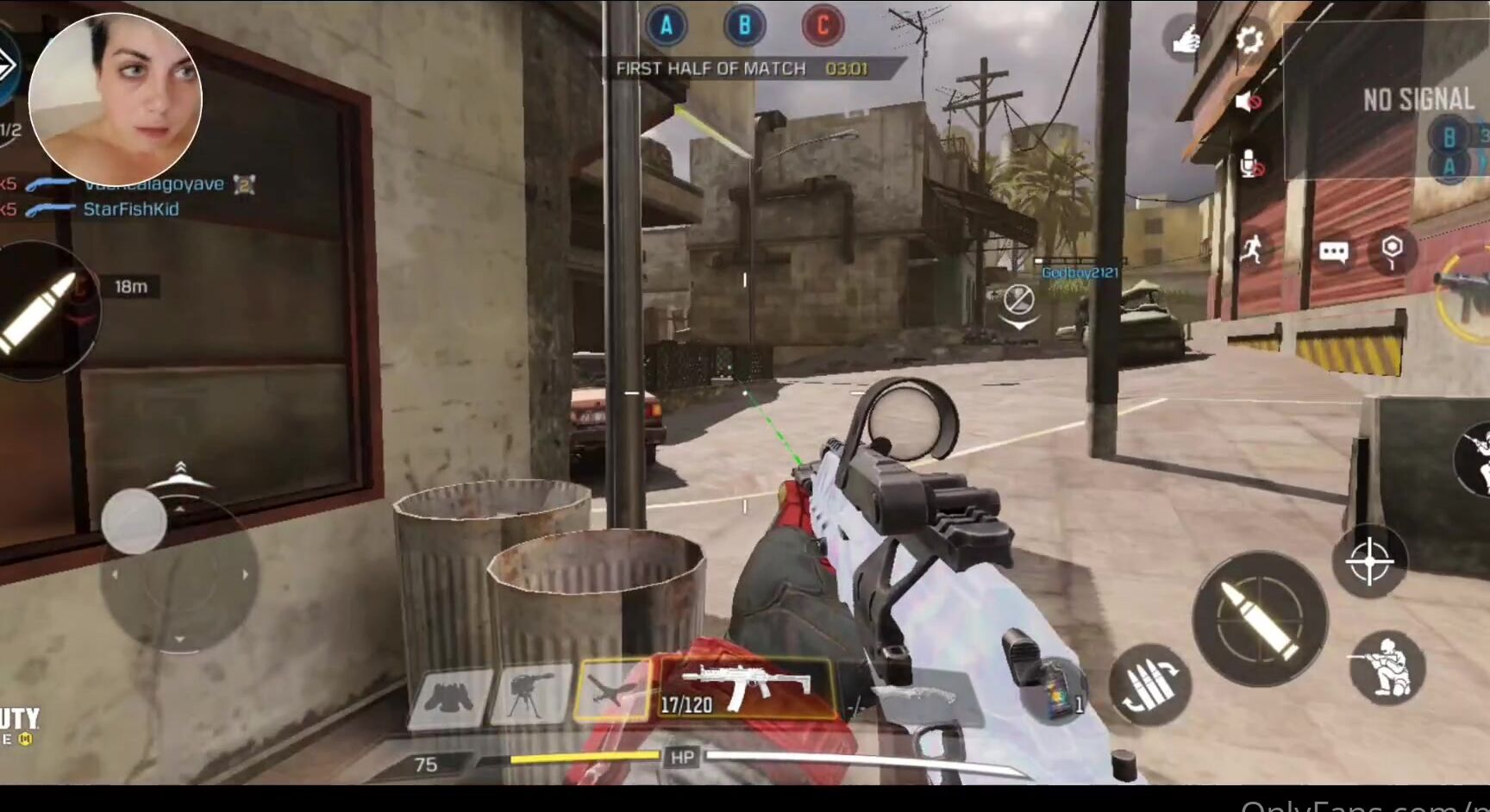The width and height of the screenshot is (1490, 812).
Task: Select the sentry gun scorestreak slot
Action: [530, 694]
